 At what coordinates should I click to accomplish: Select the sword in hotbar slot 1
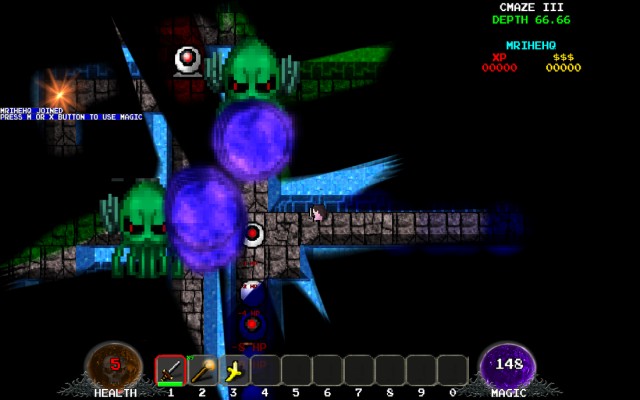point(171,370)
